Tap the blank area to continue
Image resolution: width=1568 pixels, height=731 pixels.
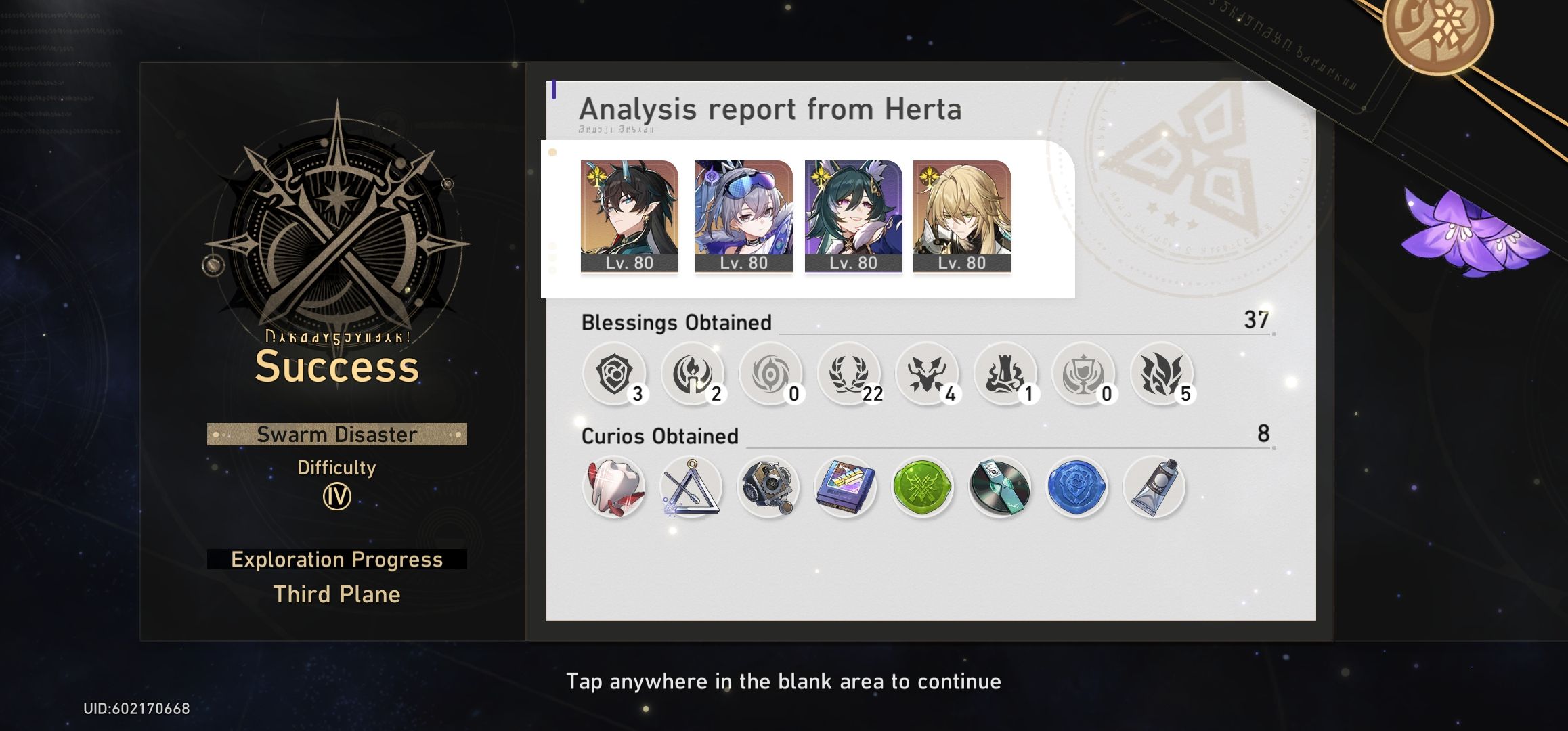coord(783,682)
